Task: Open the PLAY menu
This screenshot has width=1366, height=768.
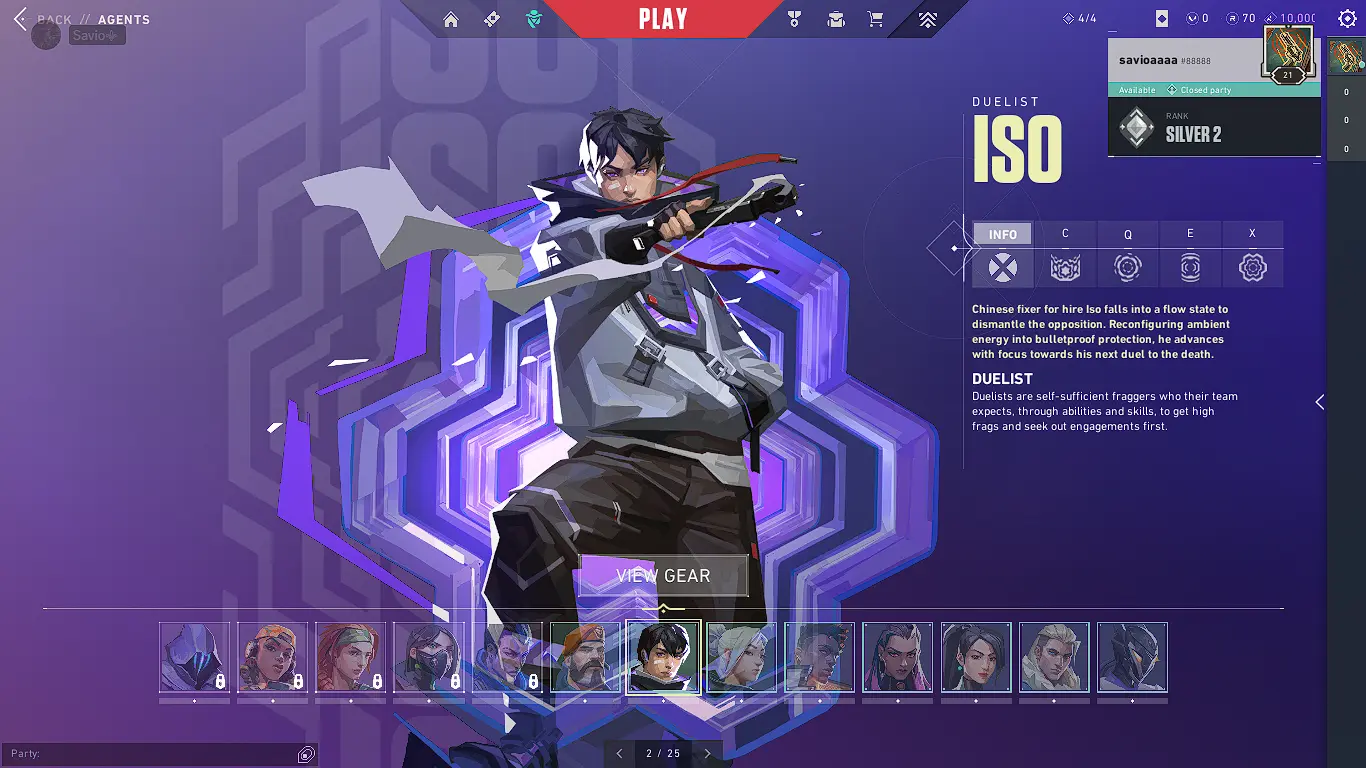Action: click(x=663, y=18)
